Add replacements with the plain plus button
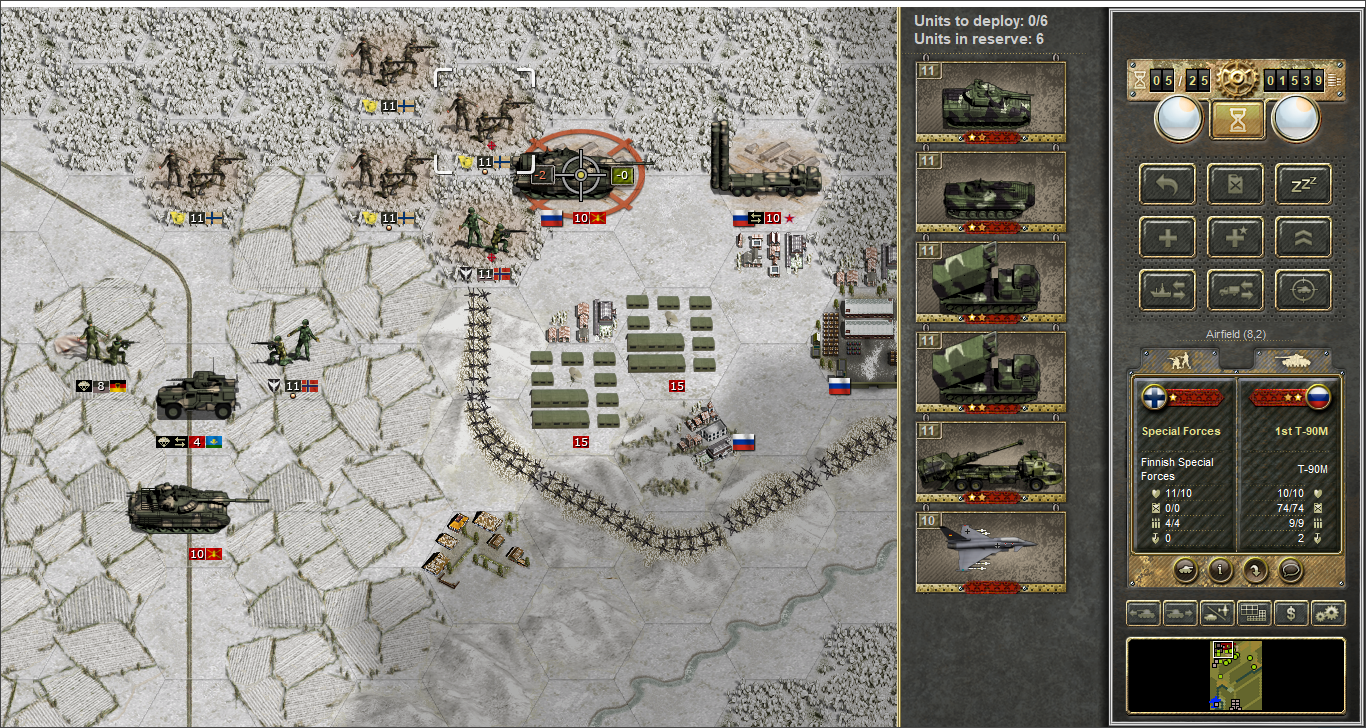The image size is (1366, 728). coord(1167,237)
